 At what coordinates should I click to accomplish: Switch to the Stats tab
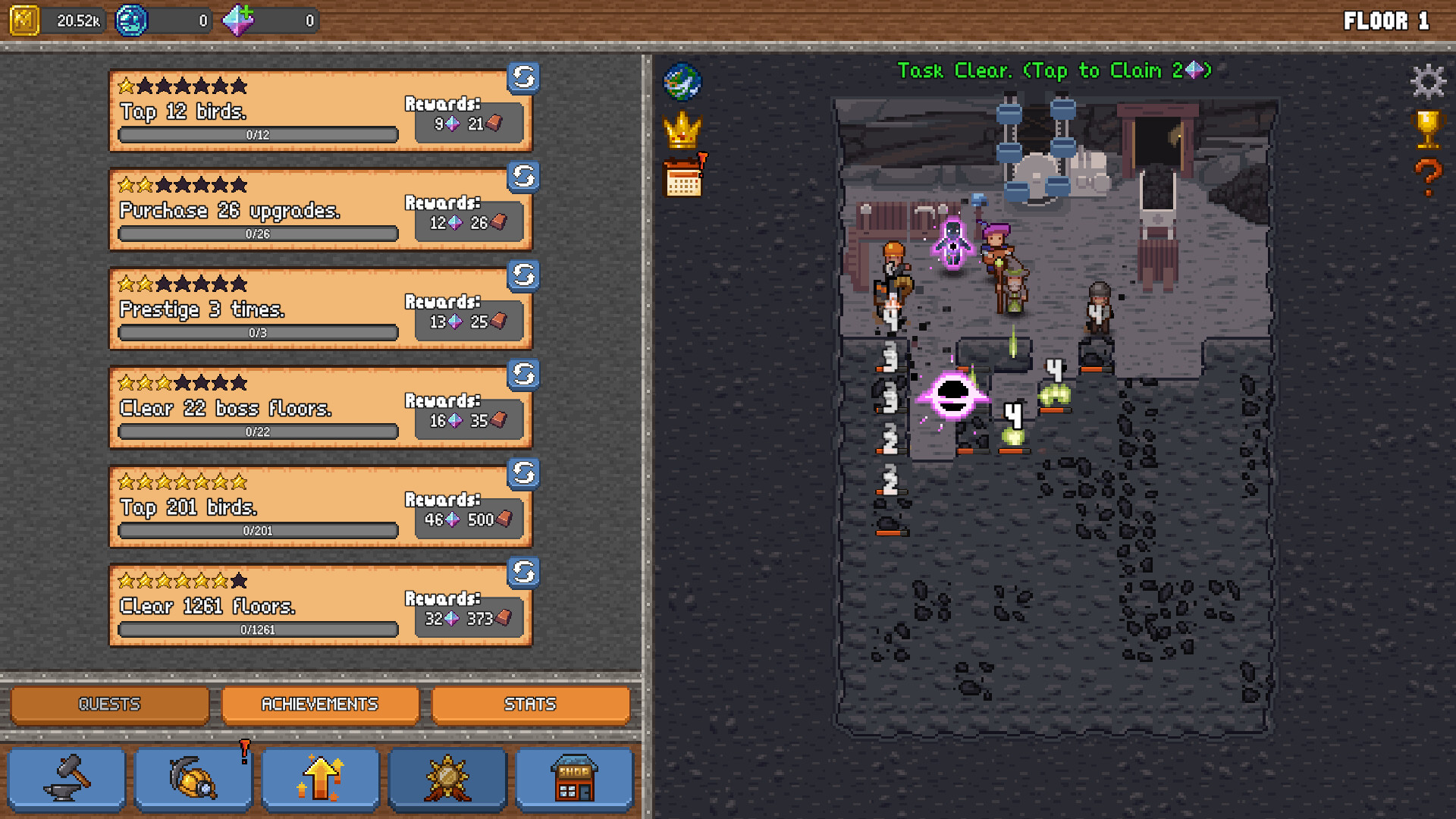[x=531, y=704]
